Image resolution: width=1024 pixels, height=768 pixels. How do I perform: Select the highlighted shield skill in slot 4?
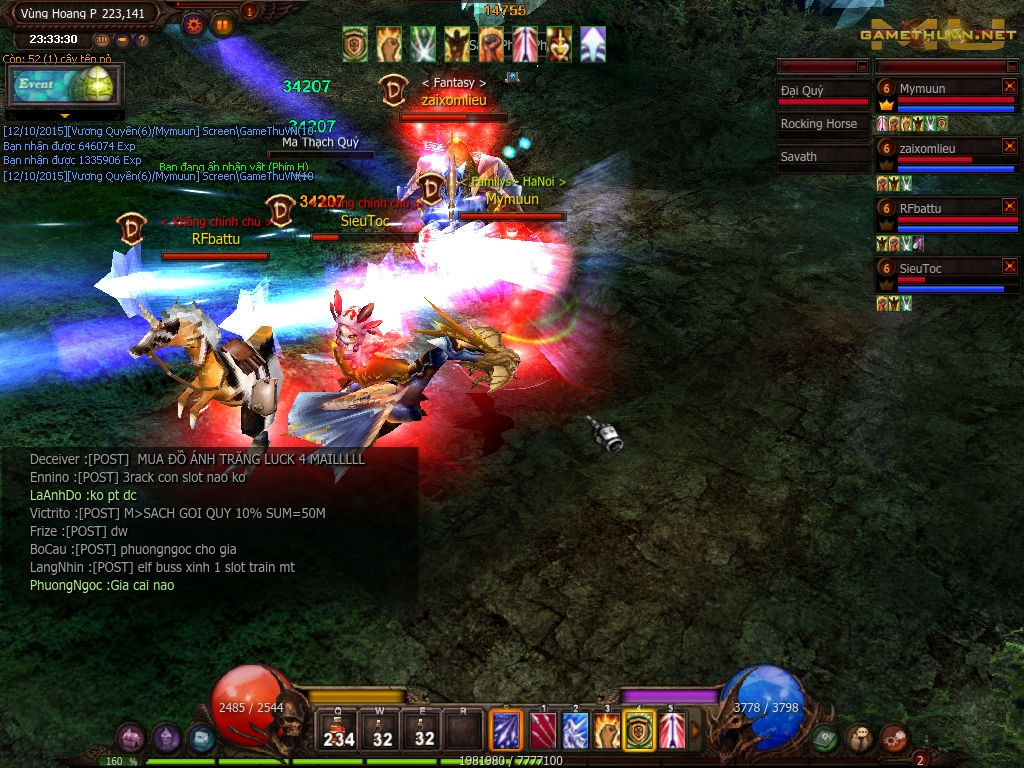pyautogui.click(x=639, y=730)
